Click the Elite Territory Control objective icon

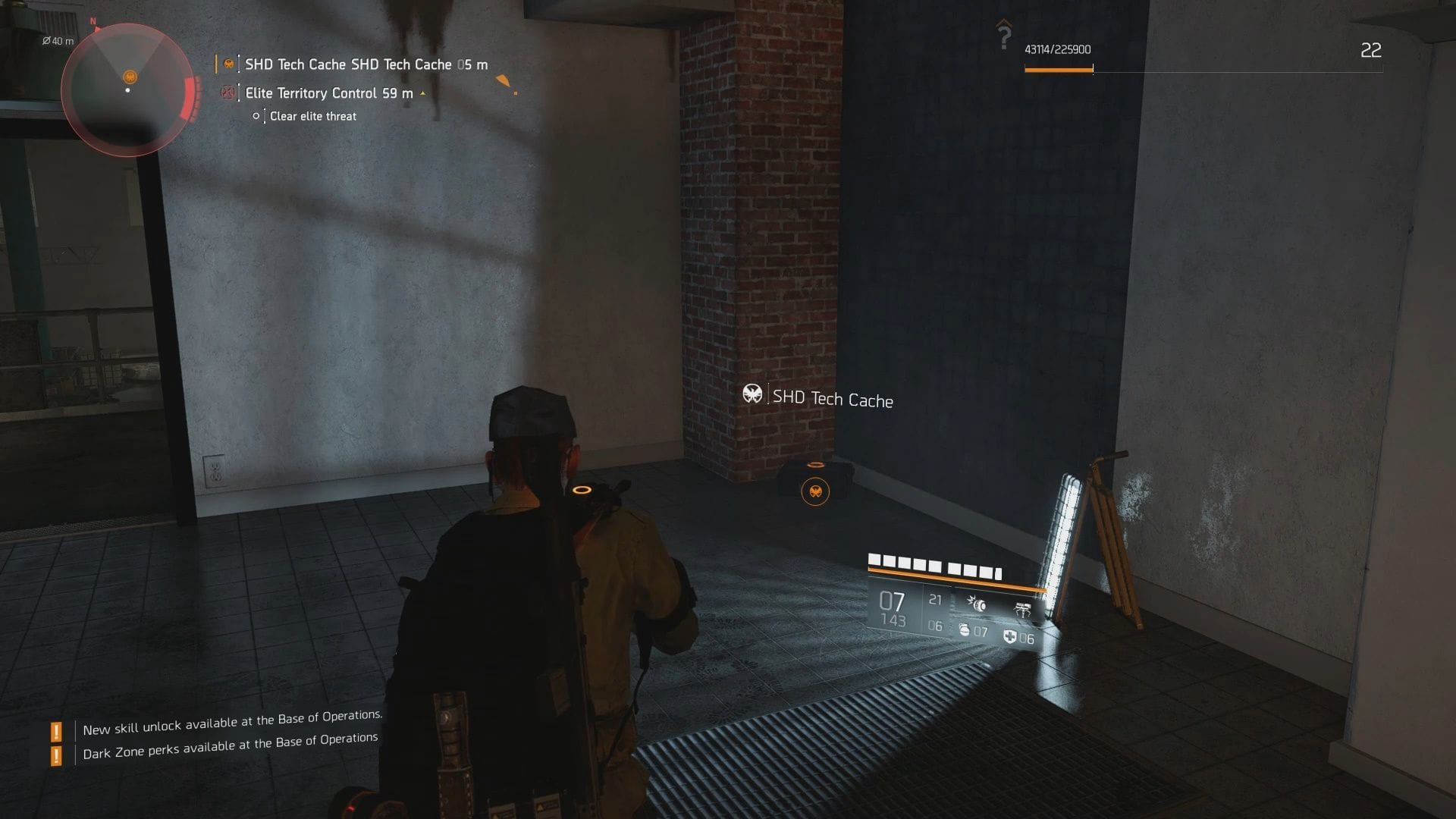tap(228, 93)
